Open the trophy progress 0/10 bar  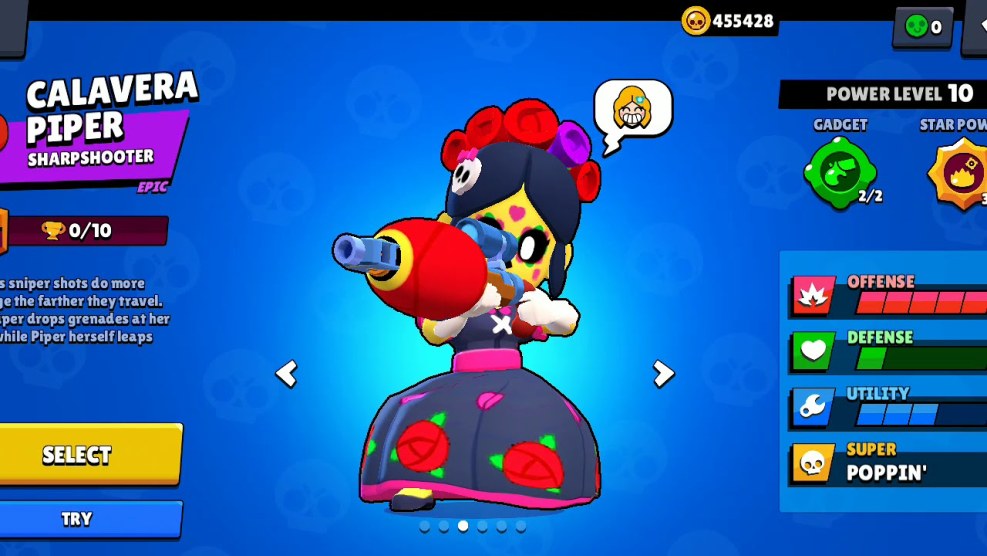tap(88, 231)
